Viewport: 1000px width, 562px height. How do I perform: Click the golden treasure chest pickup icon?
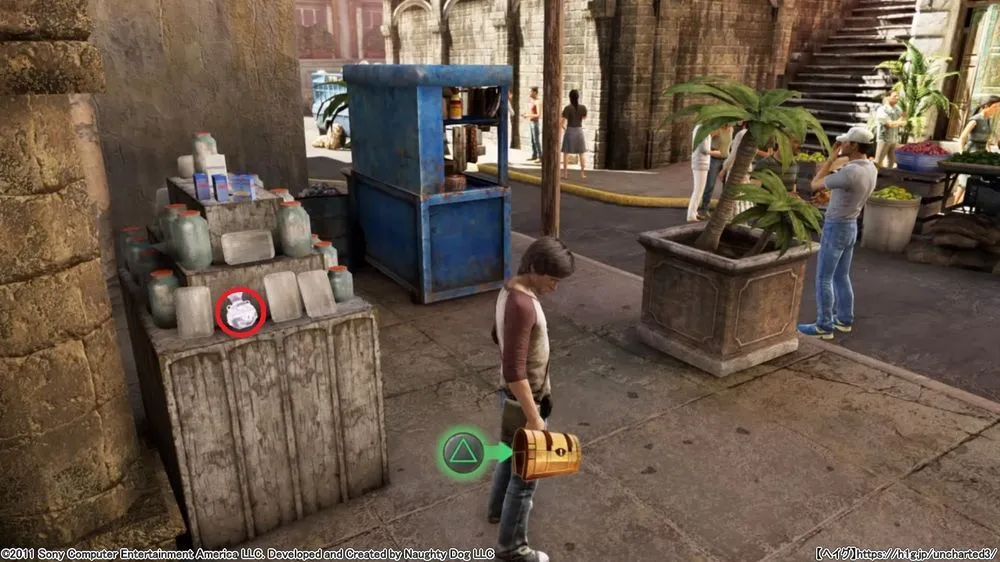point(546,454)
